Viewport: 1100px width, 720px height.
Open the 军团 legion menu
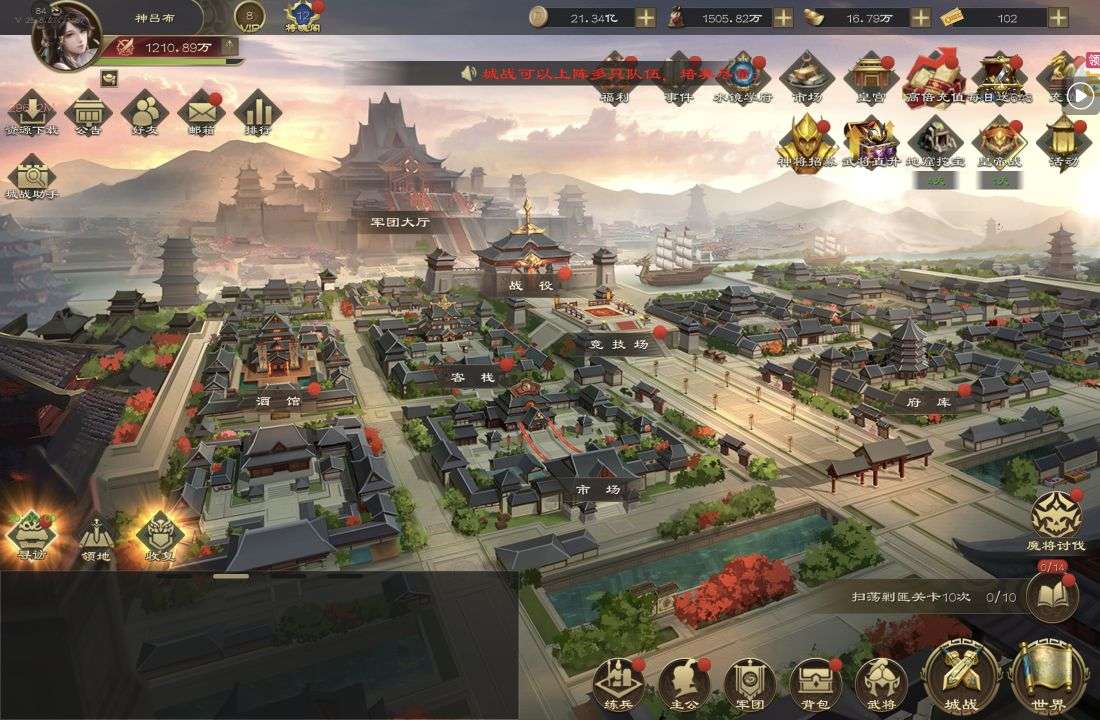coord(750,682)
